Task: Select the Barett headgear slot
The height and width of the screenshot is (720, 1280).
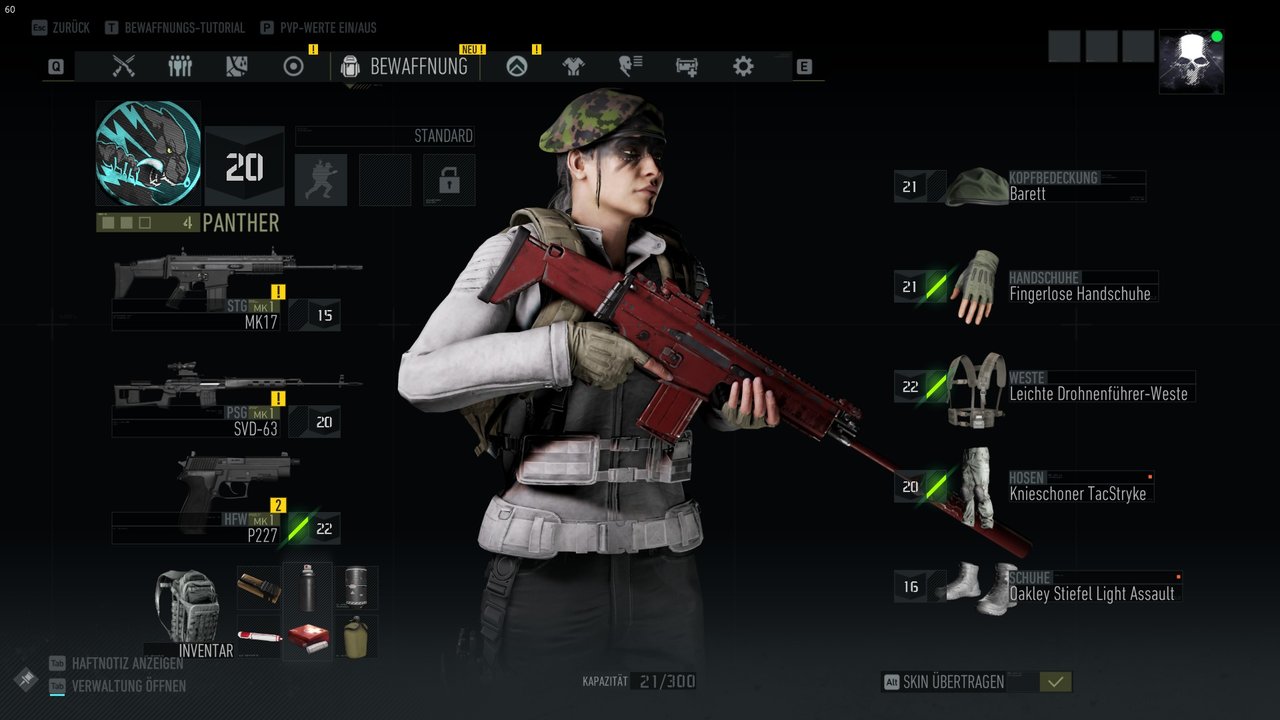Action: [x=1020, y=187]
